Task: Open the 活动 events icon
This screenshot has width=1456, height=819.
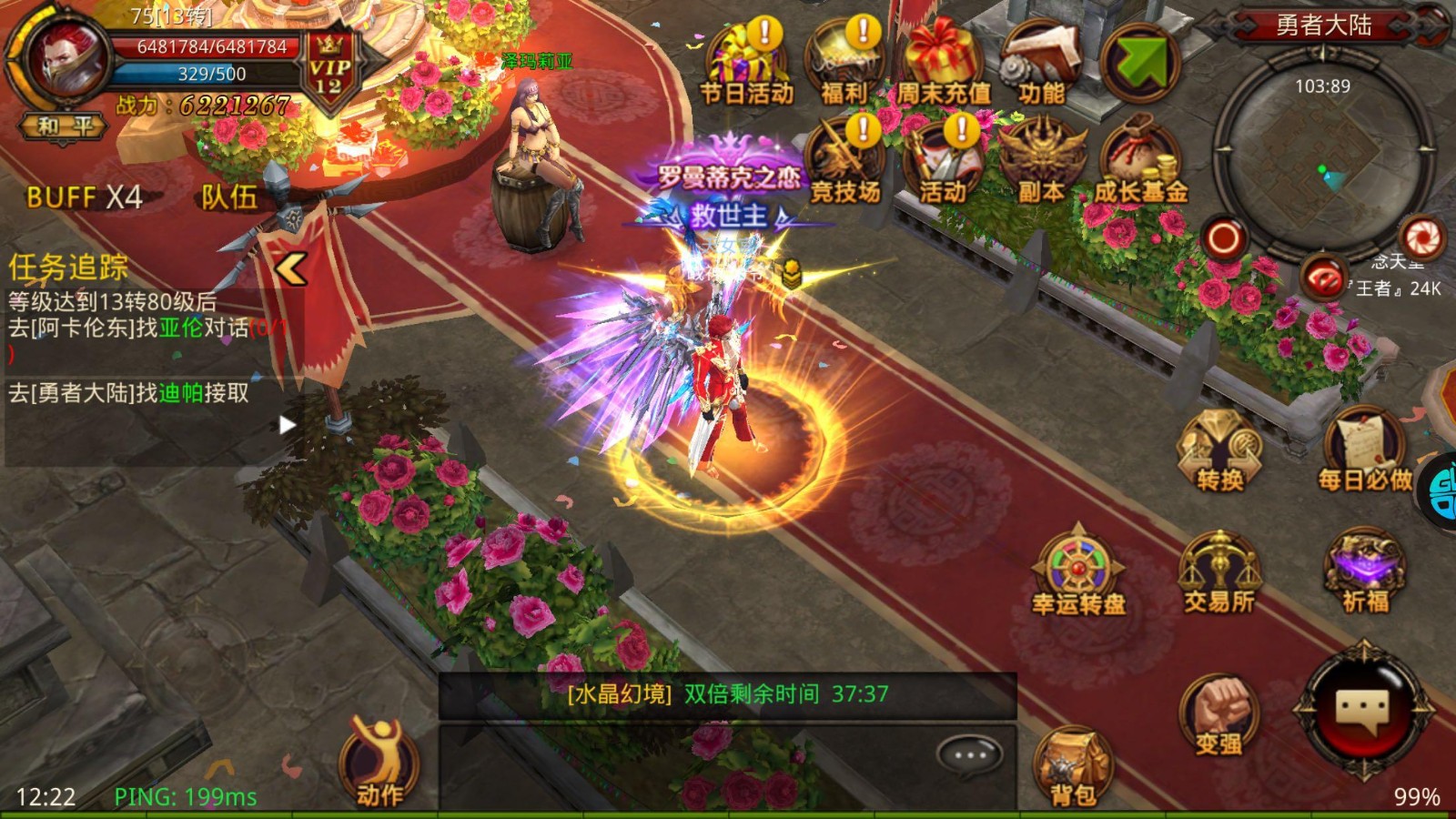Action: pyautogui.click(x=943, y=164)
